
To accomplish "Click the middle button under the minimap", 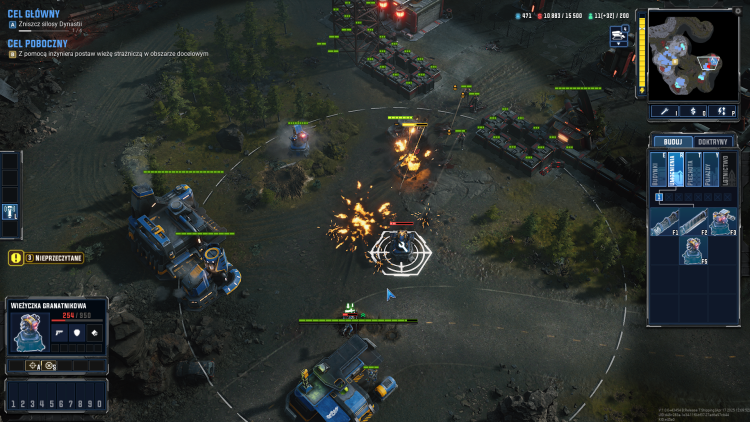I will coord(693,112).
